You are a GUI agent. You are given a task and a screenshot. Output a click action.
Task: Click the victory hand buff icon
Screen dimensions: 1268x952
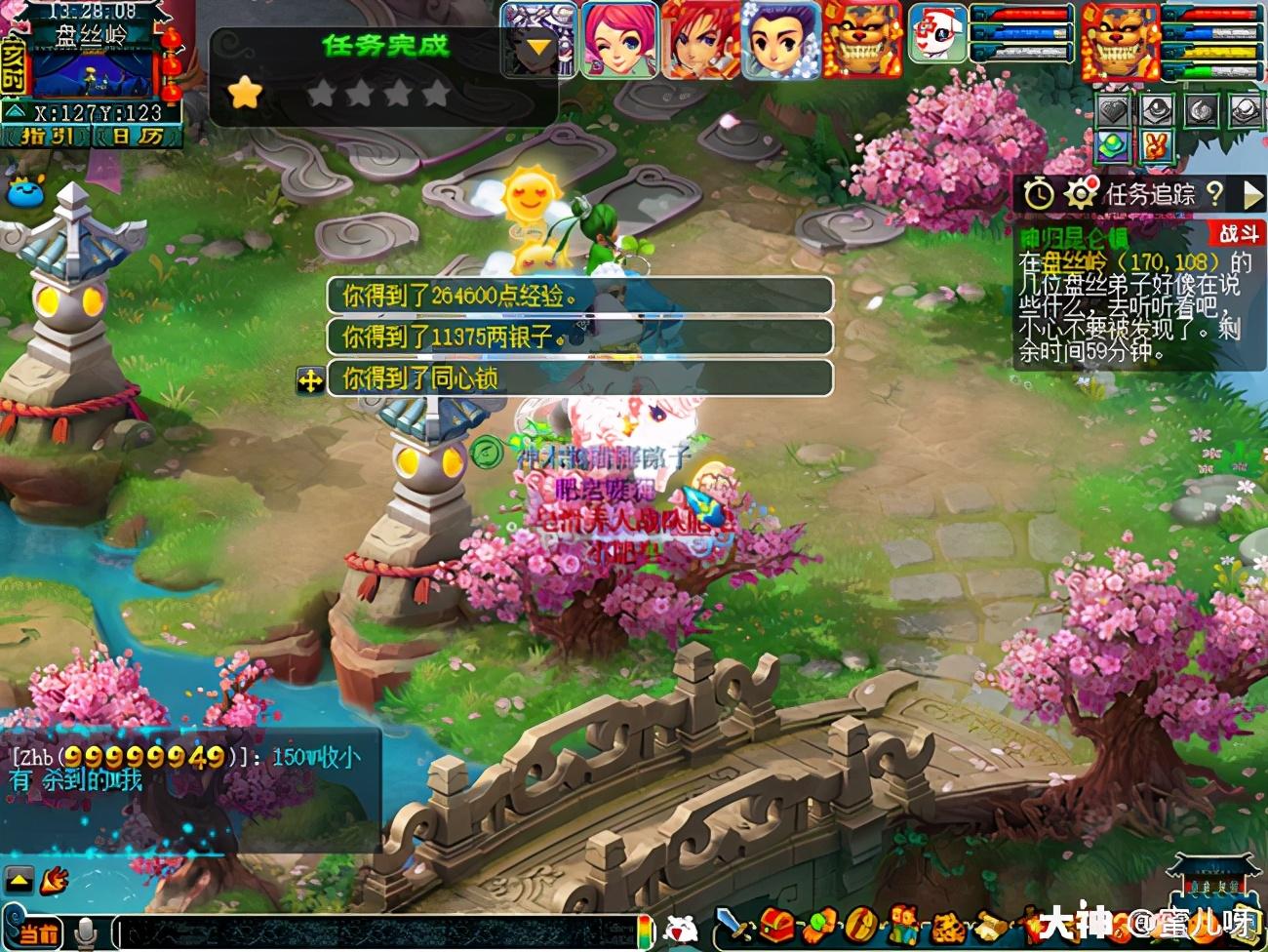click(x=1156, y=146)
